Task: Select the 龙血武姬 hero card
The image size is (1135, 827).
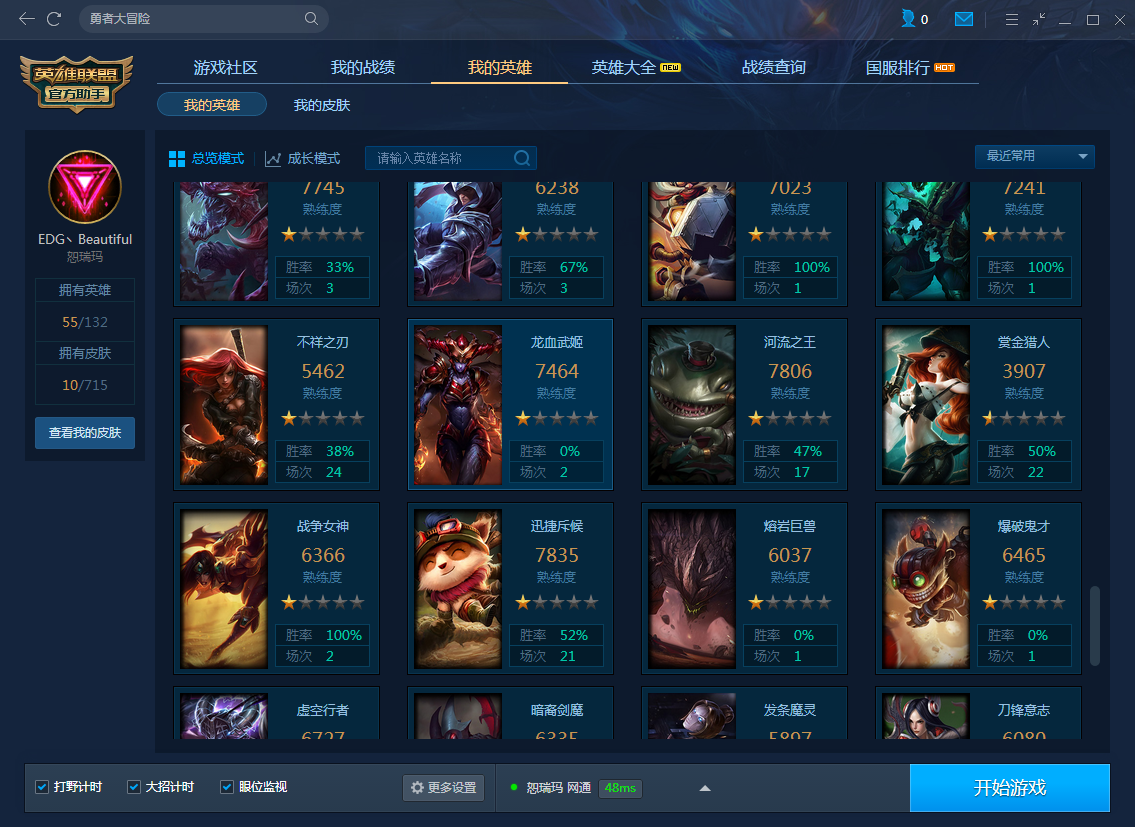Action: tap(510, 404)
